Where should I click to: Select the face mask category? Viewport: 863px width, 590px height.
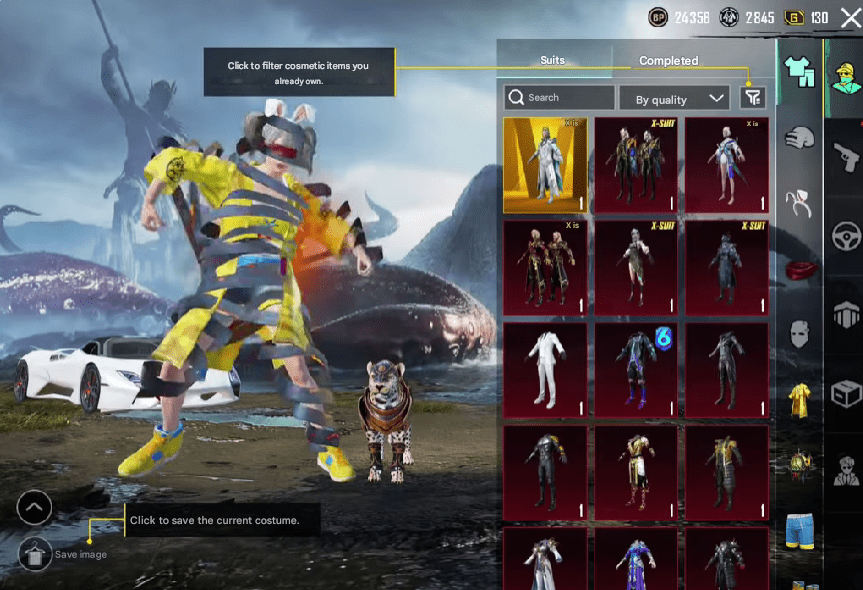tap(799, 333)
